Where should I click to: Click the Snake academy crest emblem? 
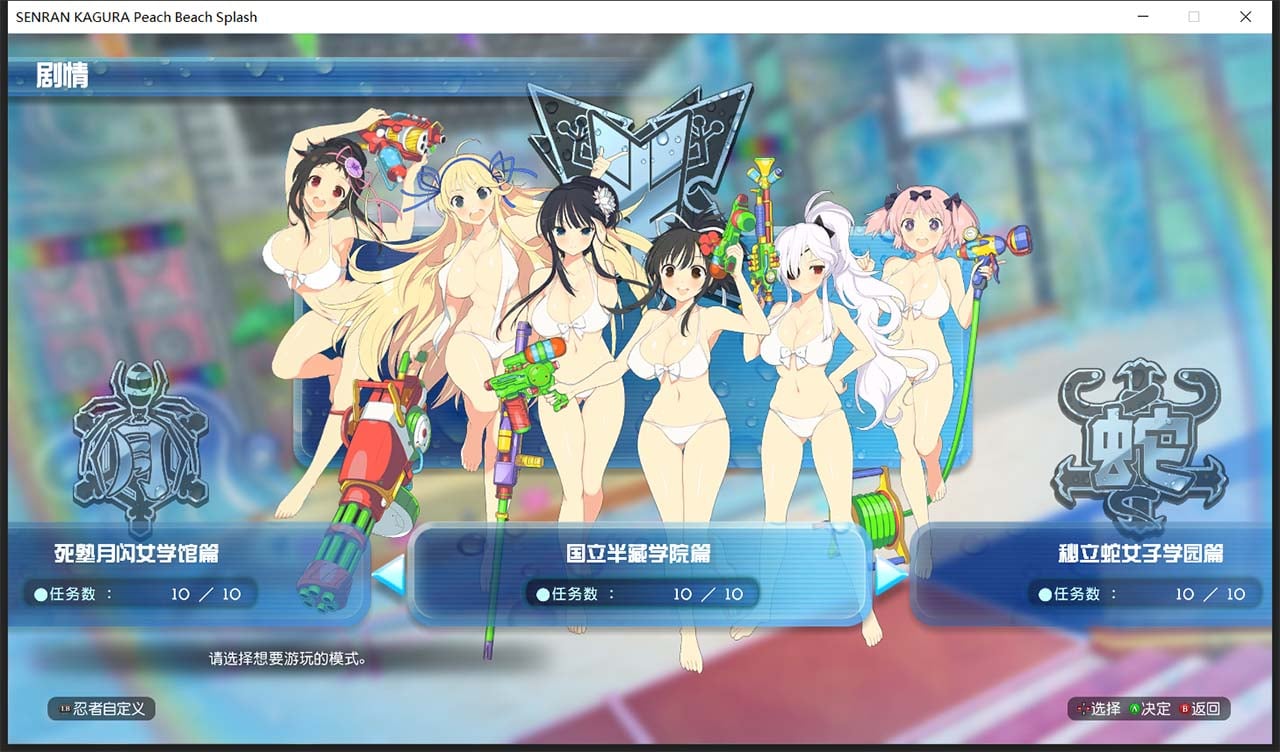coord(1140,442)
